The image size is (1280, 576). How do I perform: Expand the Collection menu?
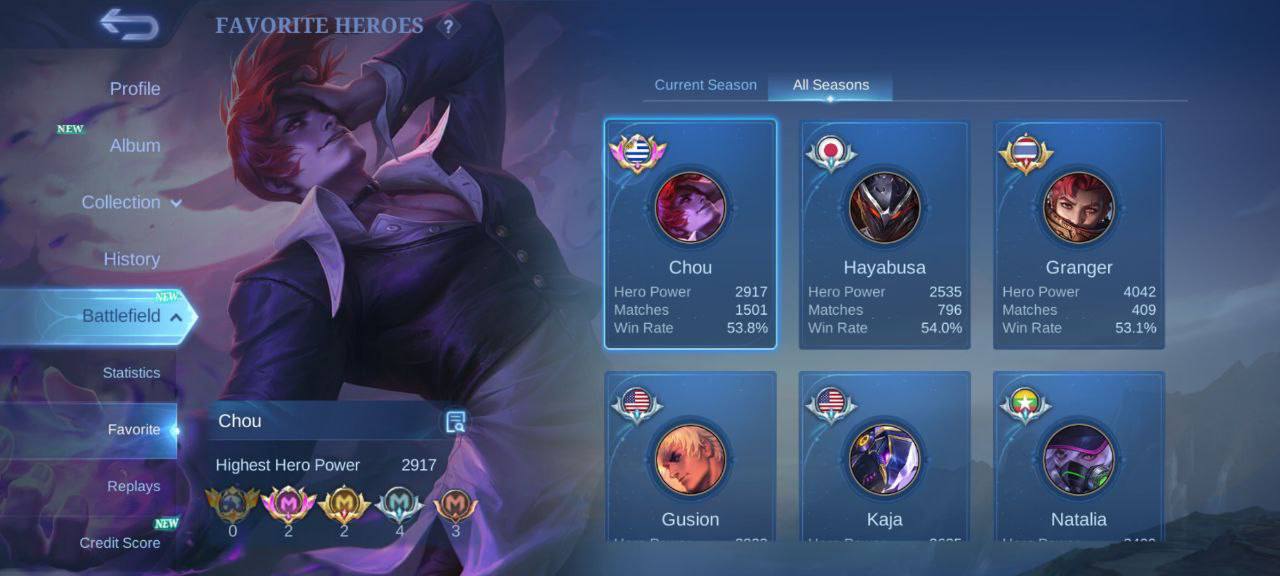(x=131, y=202)
